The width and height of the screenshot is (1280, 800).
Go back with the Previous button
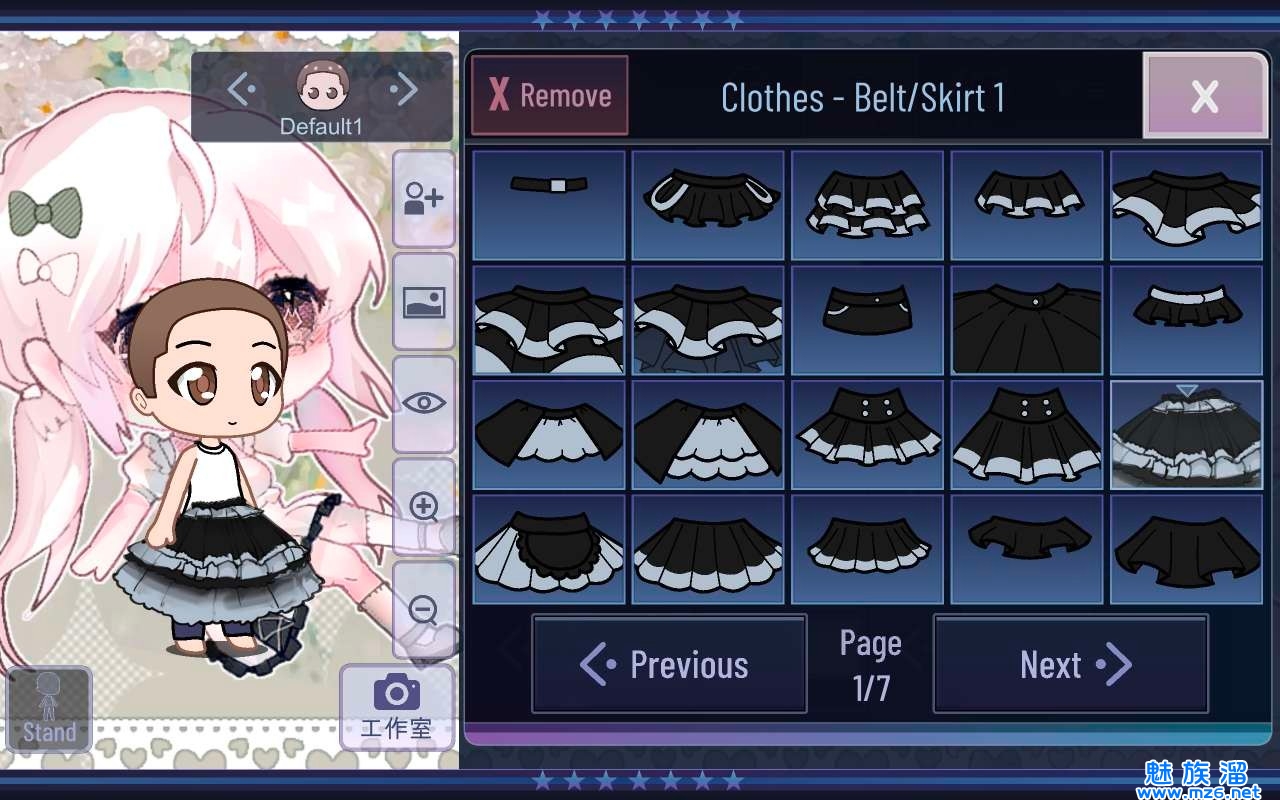tap(669, 664)
